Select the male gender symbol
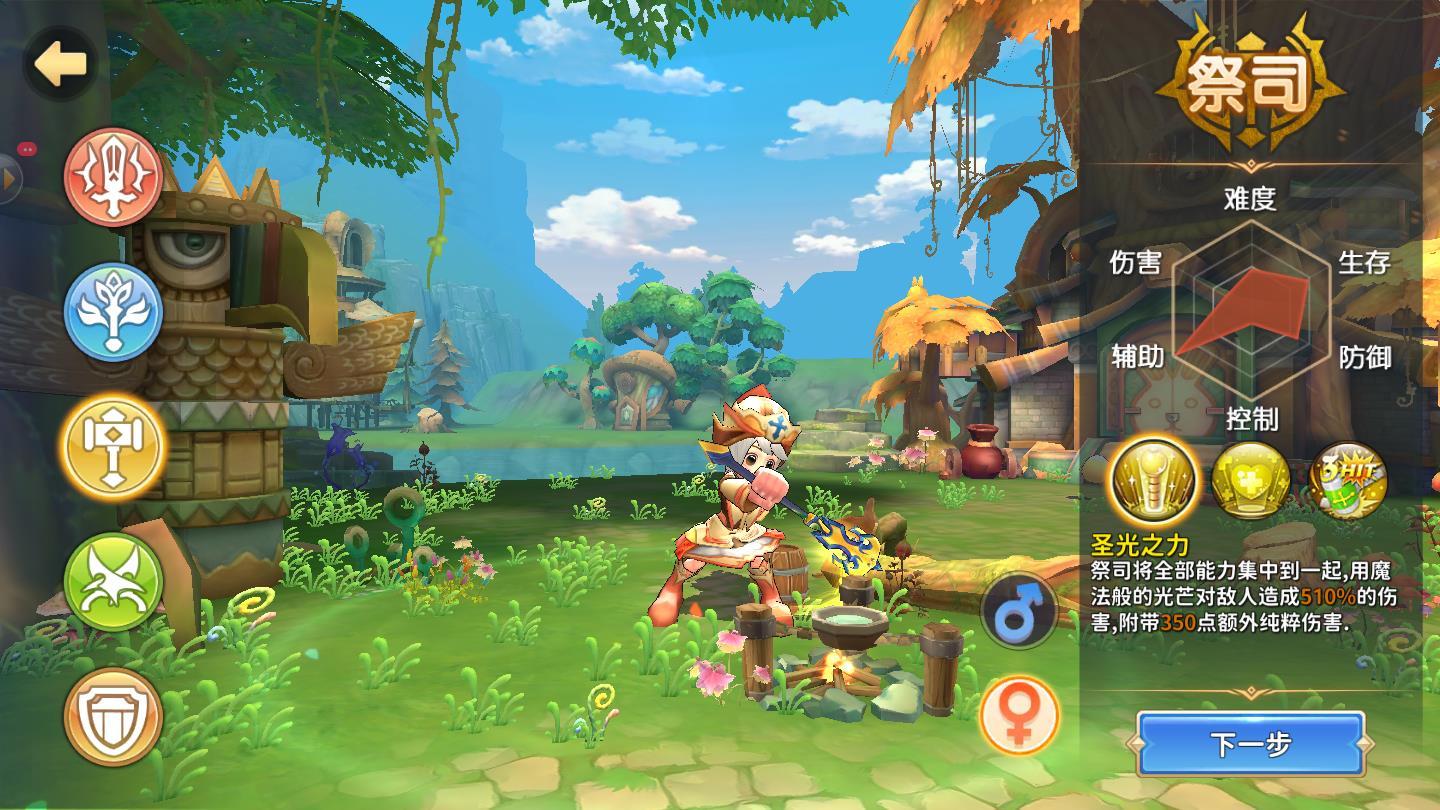Image resolution: width=1440 pixels, height=810 pixels. point(1019,611)
